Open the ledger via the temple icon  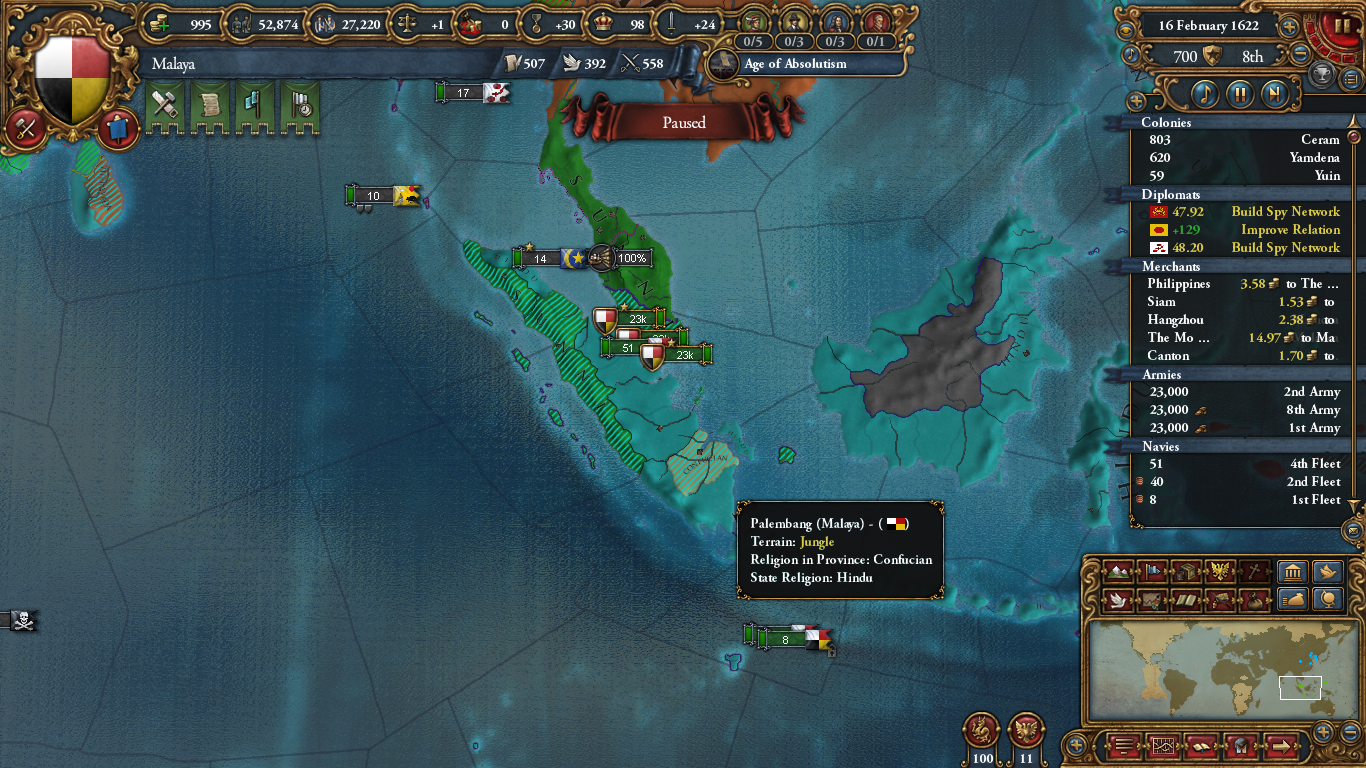click(1293, 572)
